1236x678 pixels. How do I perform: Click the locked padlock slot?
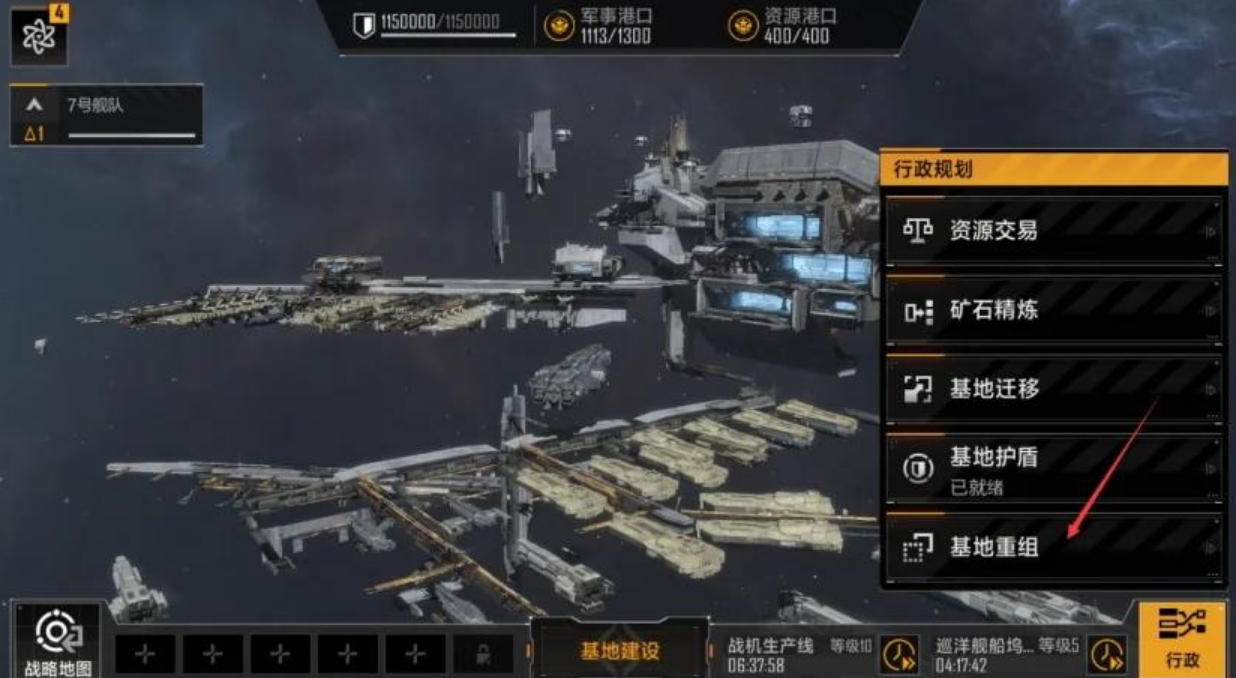pos(483,654)
